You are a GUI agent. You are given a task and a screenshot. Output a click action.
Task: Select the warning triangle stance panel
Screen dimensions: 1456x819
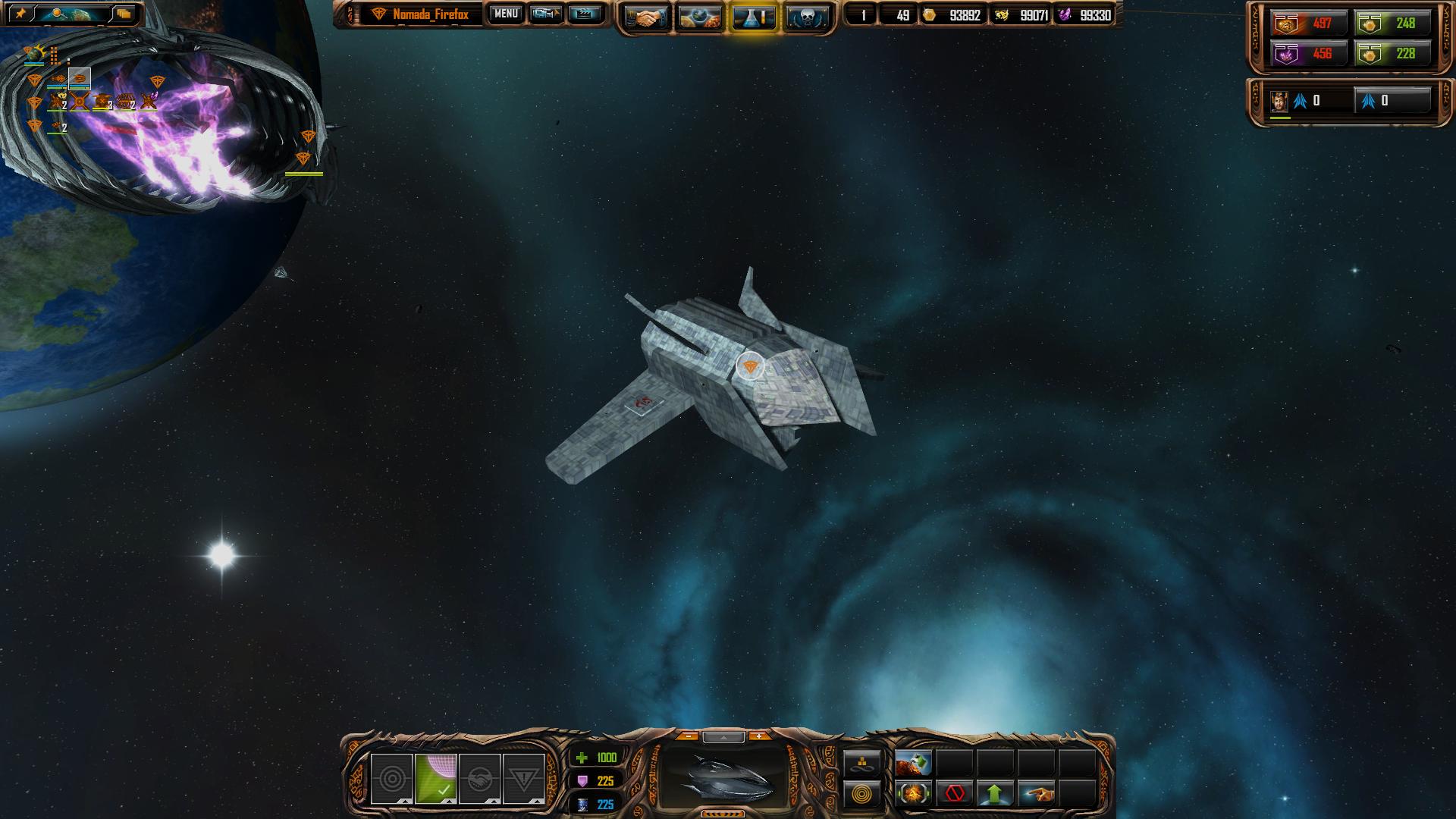(x=523, y=779)
